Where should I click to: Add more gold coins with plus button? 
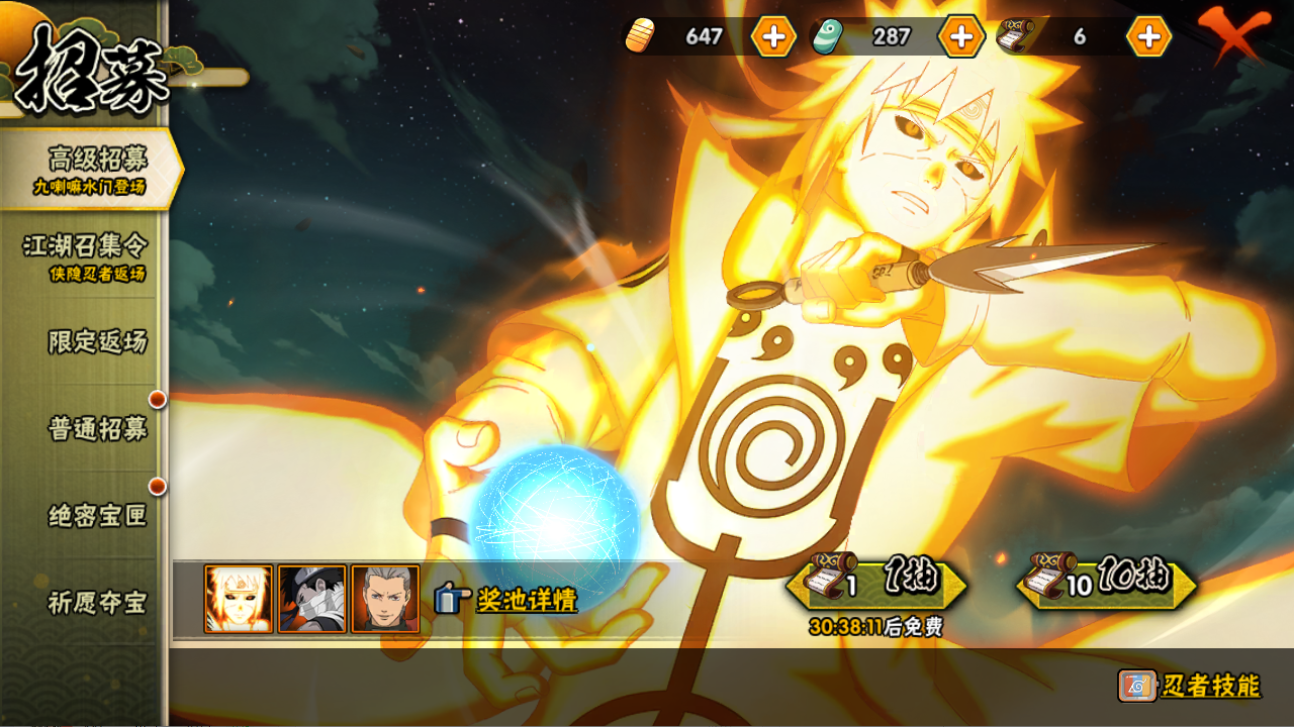pos(773,37)
